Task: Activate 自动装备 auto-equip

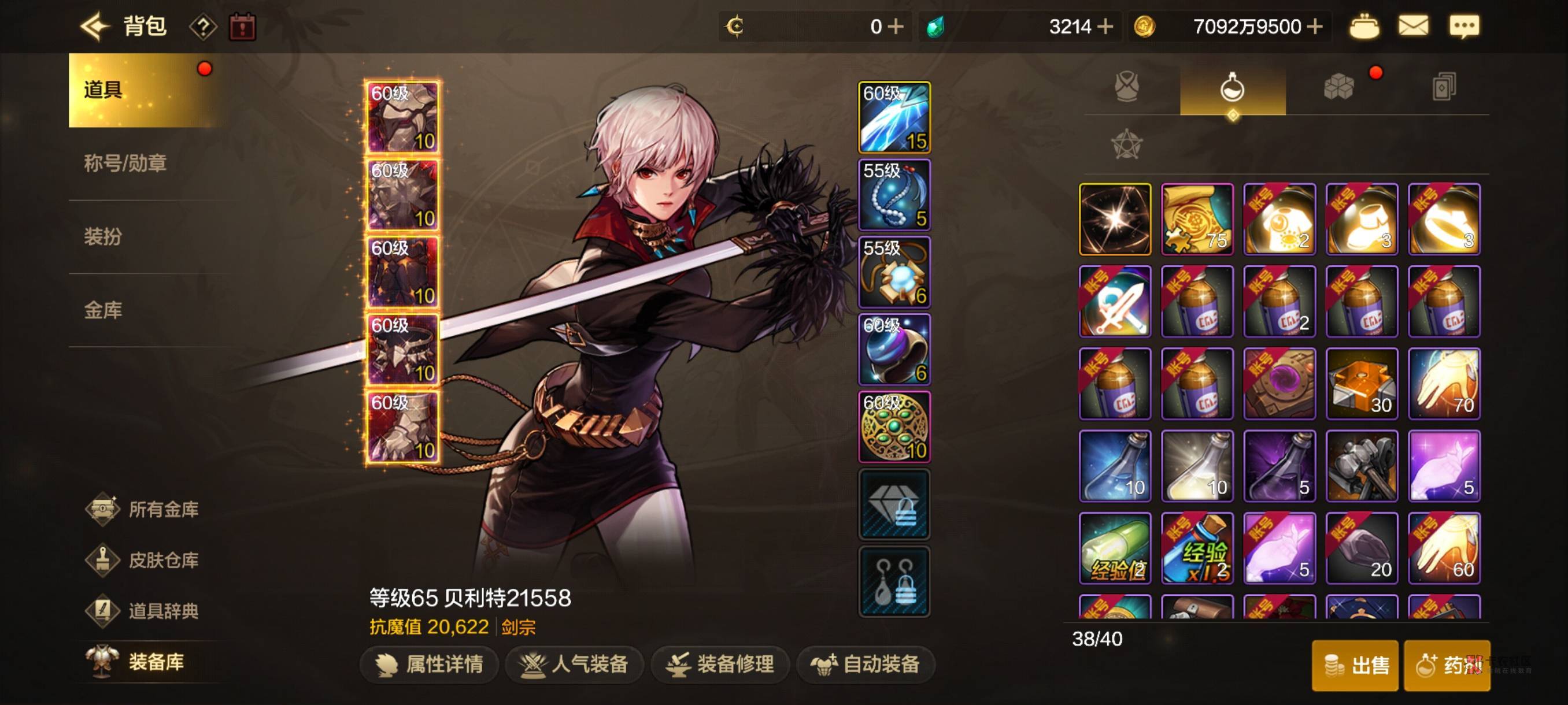Action: pos(866,664)
